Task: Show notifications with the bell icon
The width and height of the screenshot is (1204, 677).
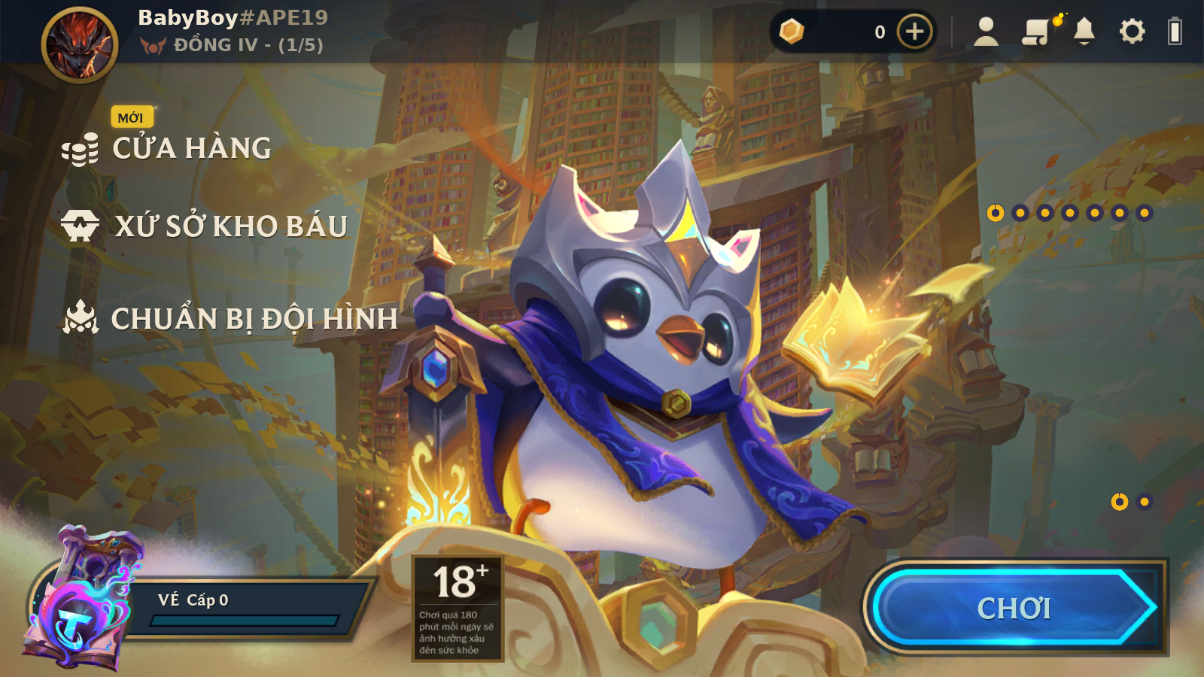Action: (1084, 32)
